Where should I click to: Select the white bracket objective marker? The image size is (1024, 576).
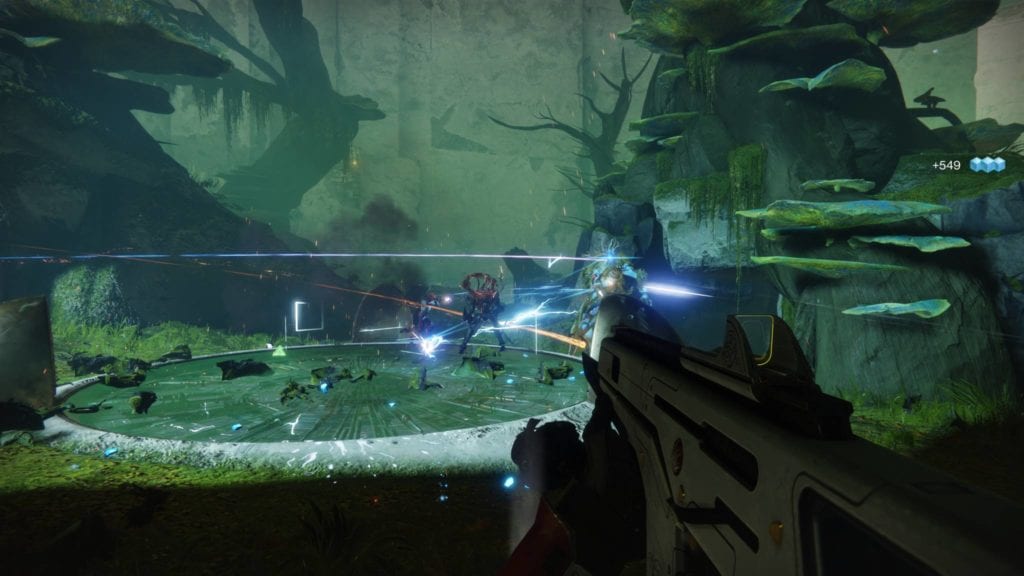[308, 317]
